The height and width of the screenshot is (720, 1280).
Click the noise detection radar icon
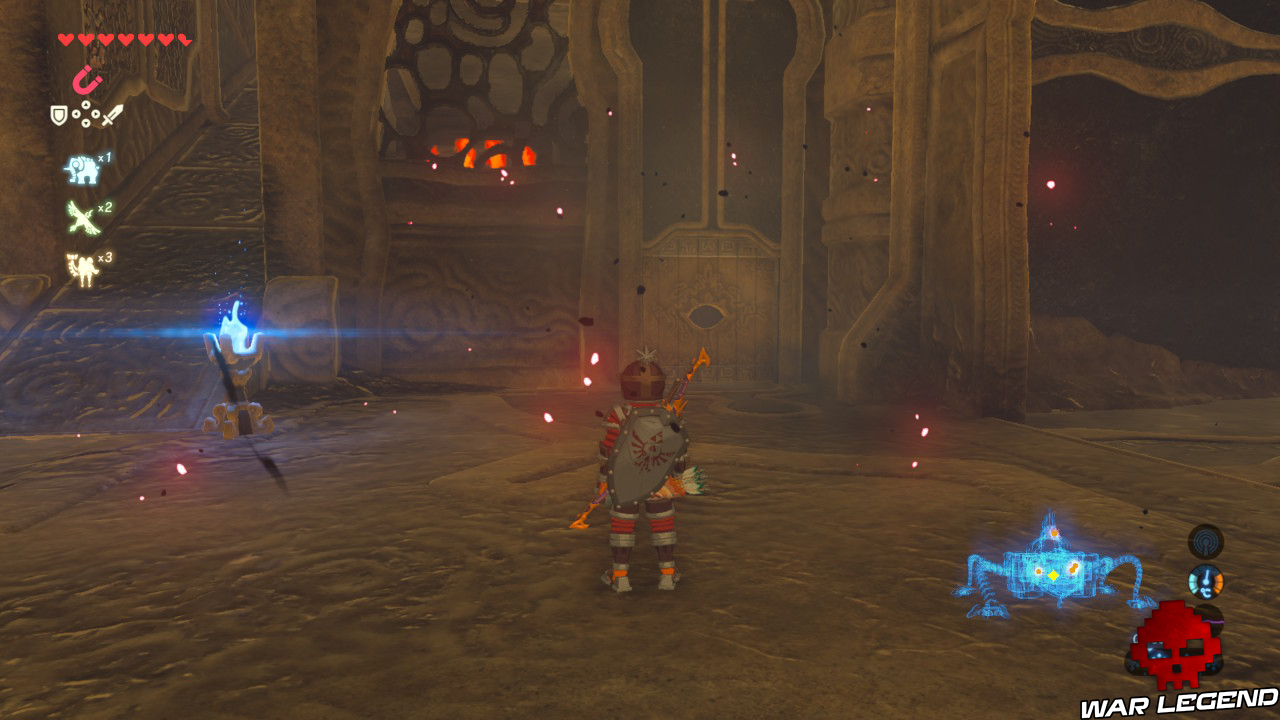click(1204, 542)
